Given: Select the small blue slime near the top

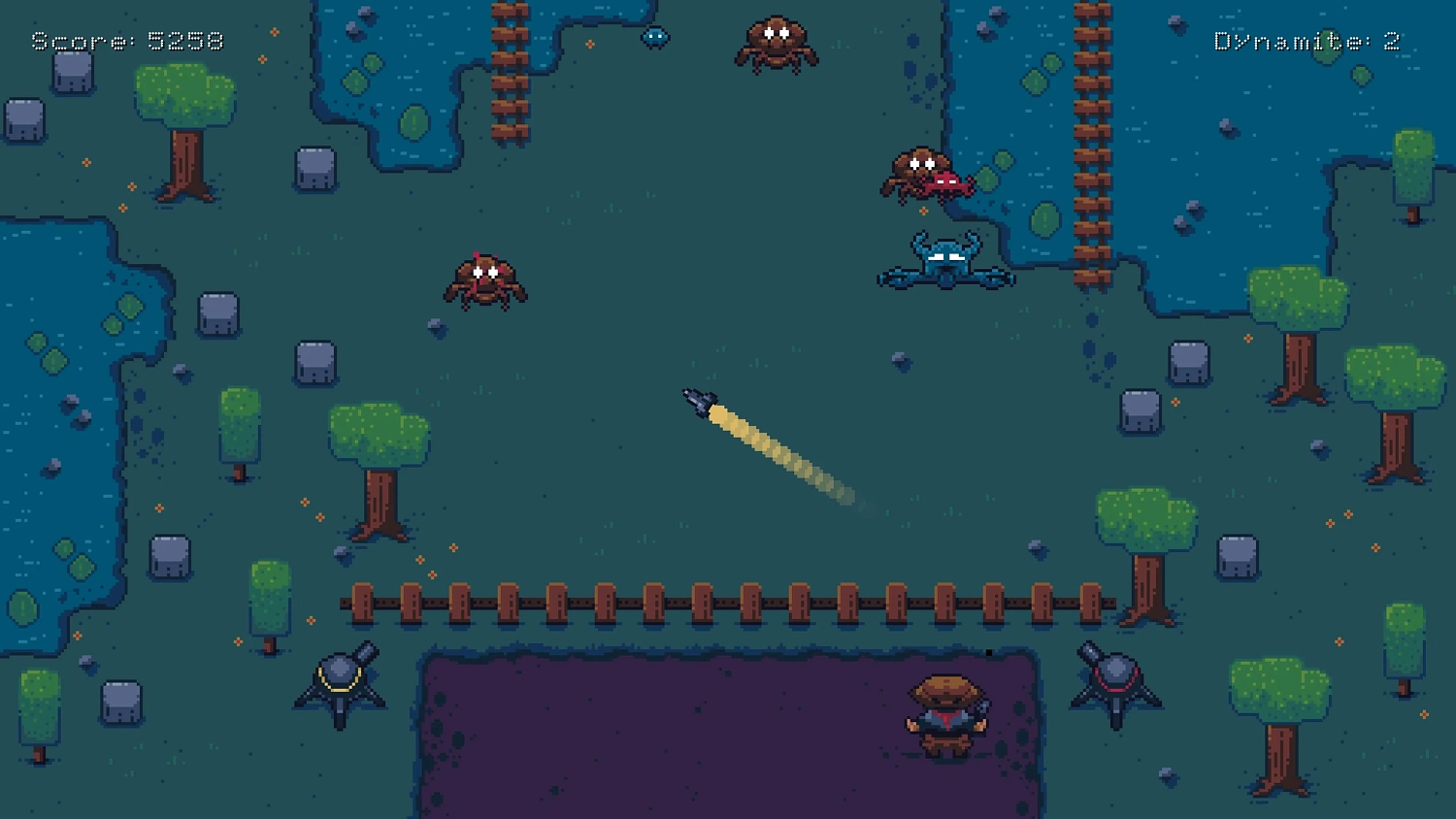Looking at the screenshot, I should click(655, 37).
